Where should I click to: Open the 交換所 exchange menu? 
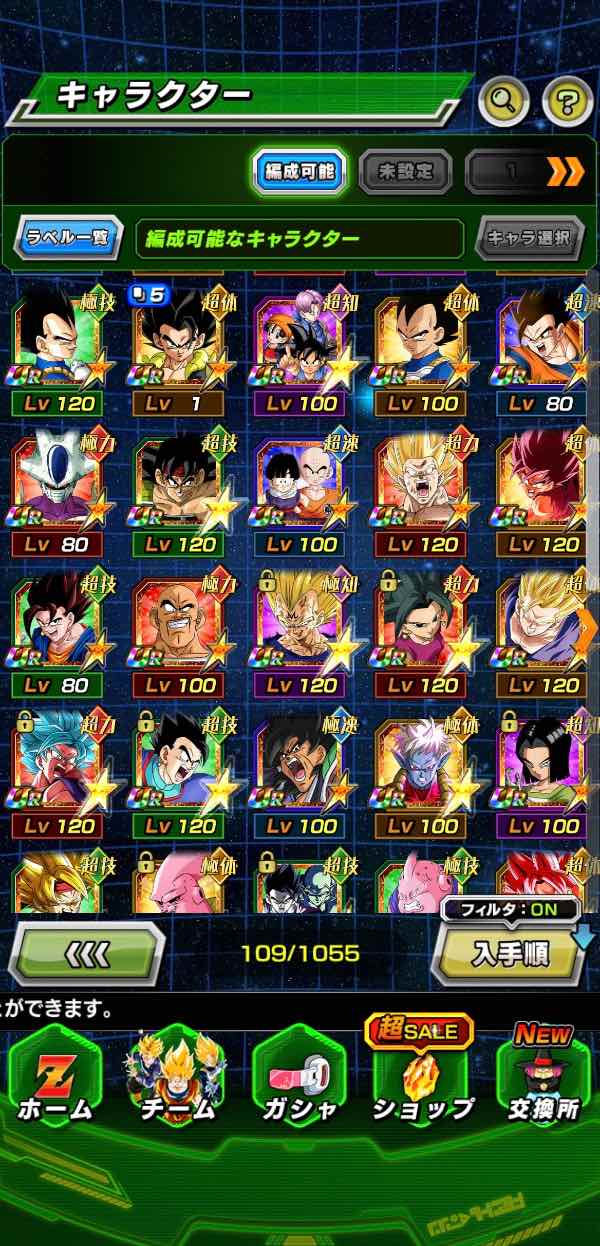coord(544,1081)
